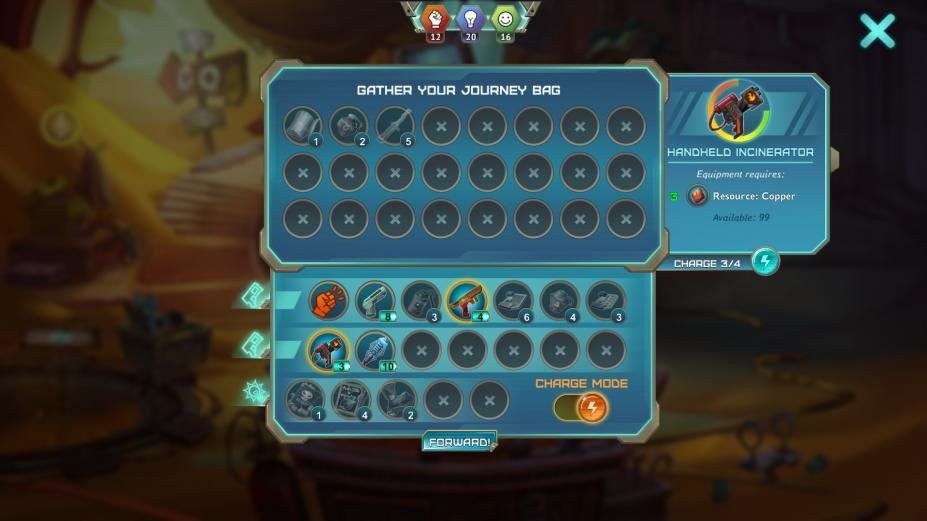
Task: Close the journey bag screen
Action: pyautogui.click(x=877, y=31)
